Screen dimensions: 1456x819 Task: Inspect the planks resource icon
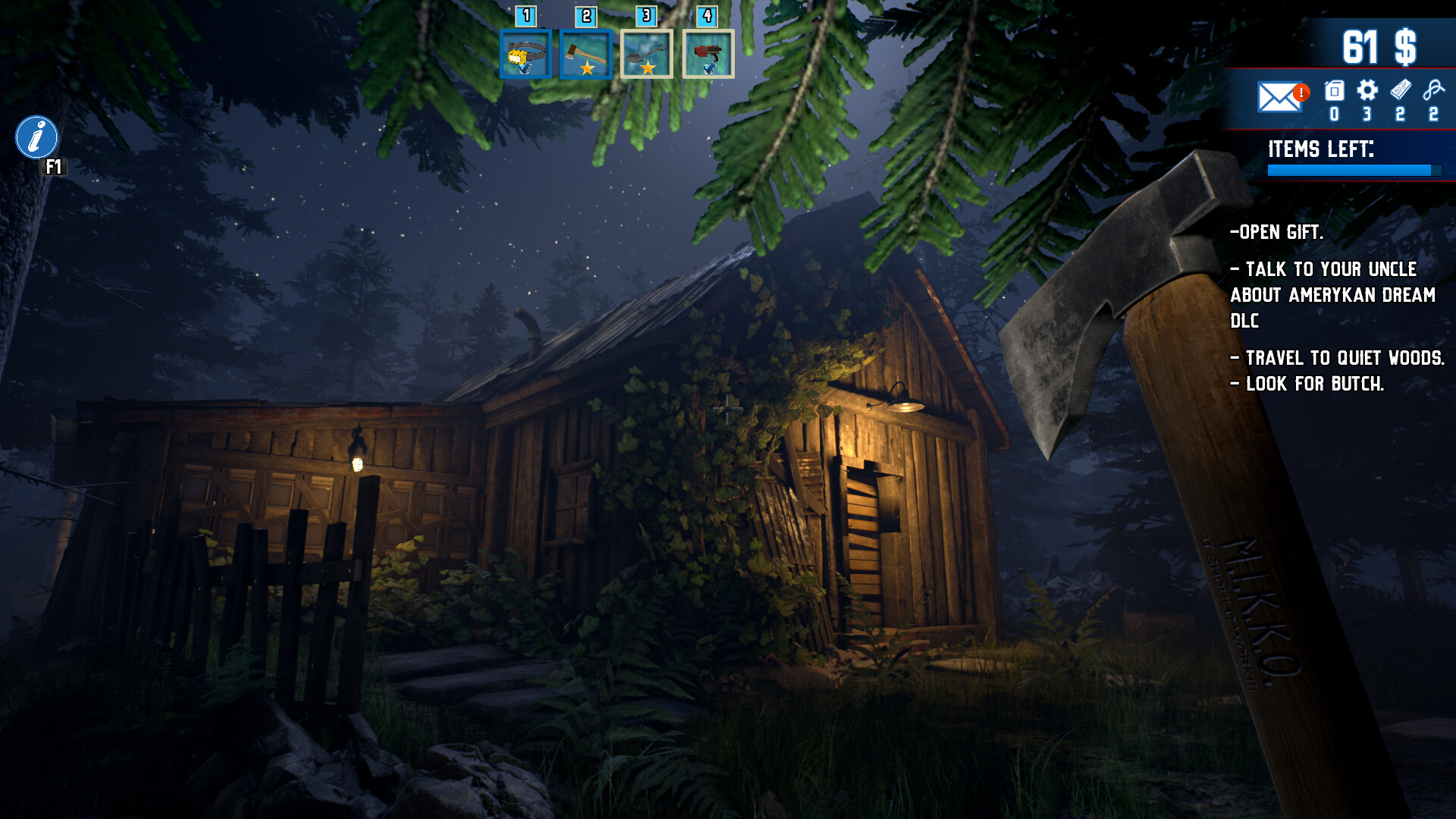[x=1401, y=93]
